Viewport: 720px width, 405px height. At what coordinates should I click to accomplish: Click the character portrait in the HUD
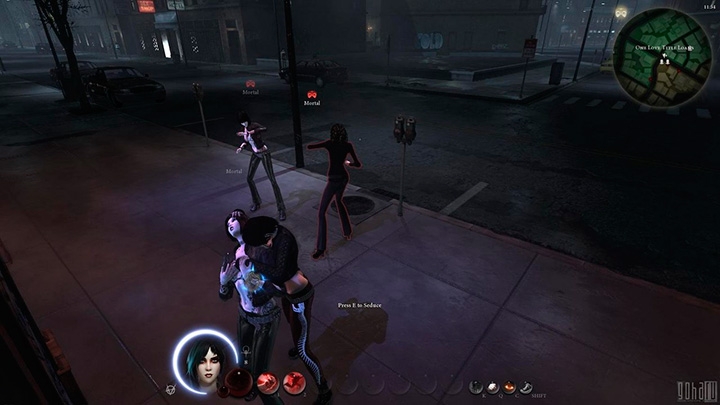click(x=205, y=361)
